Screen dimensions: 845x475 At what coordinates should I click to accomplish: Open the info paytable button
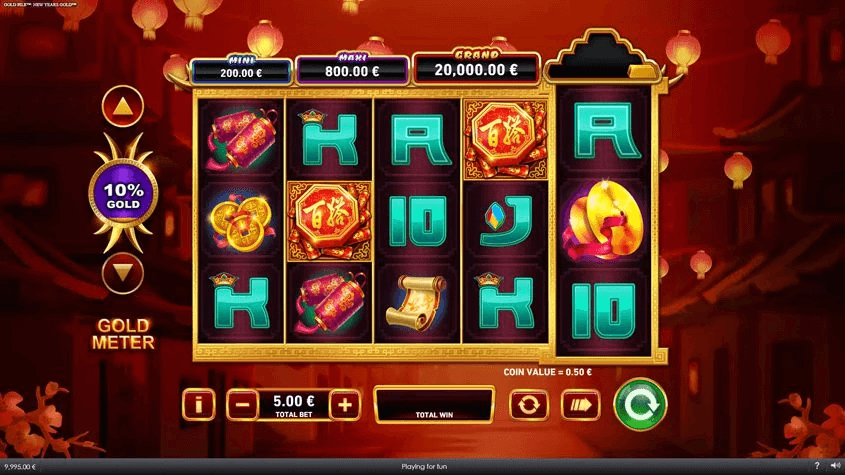point(200,405)
